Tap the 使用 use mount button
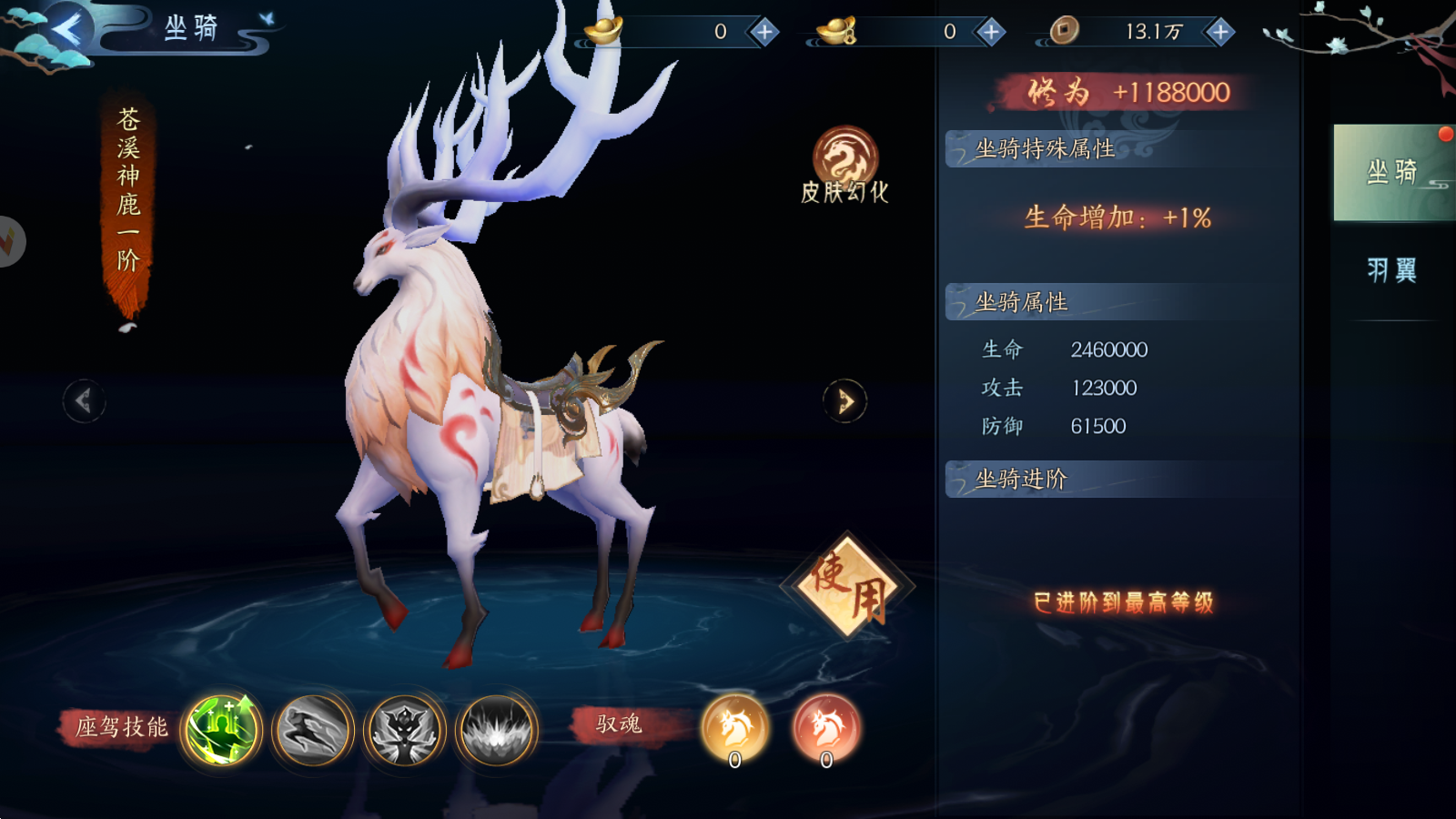Screen dimensions: 1456x819 [848, 587]
